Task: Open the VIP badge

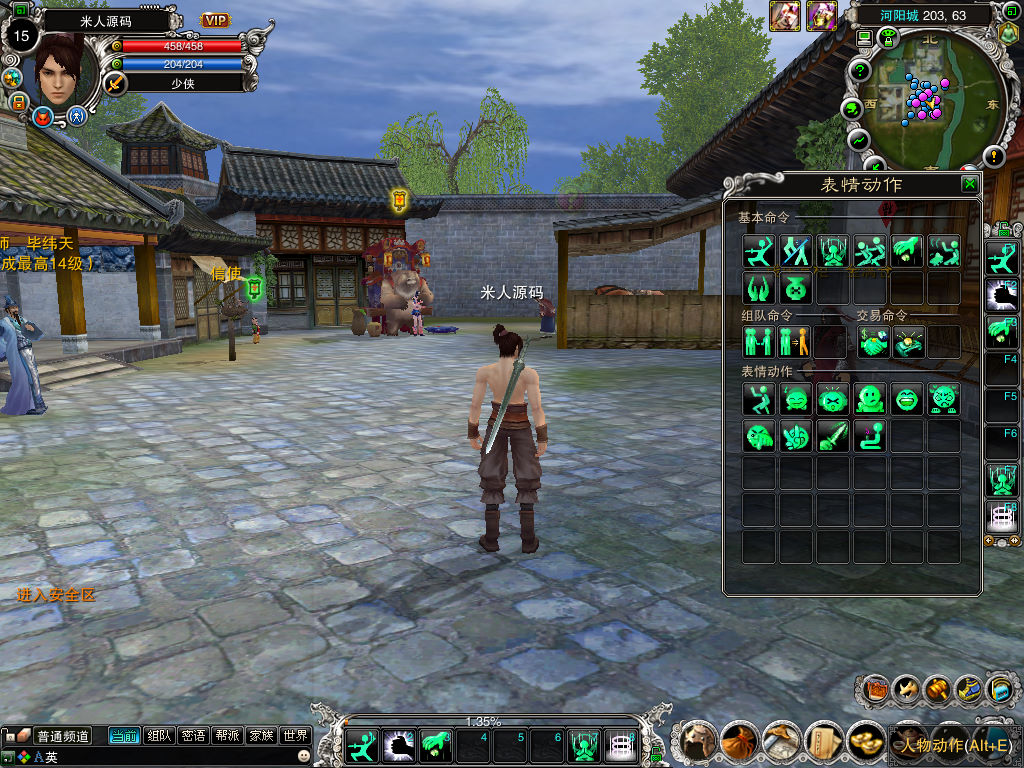Action: (216, 20)
